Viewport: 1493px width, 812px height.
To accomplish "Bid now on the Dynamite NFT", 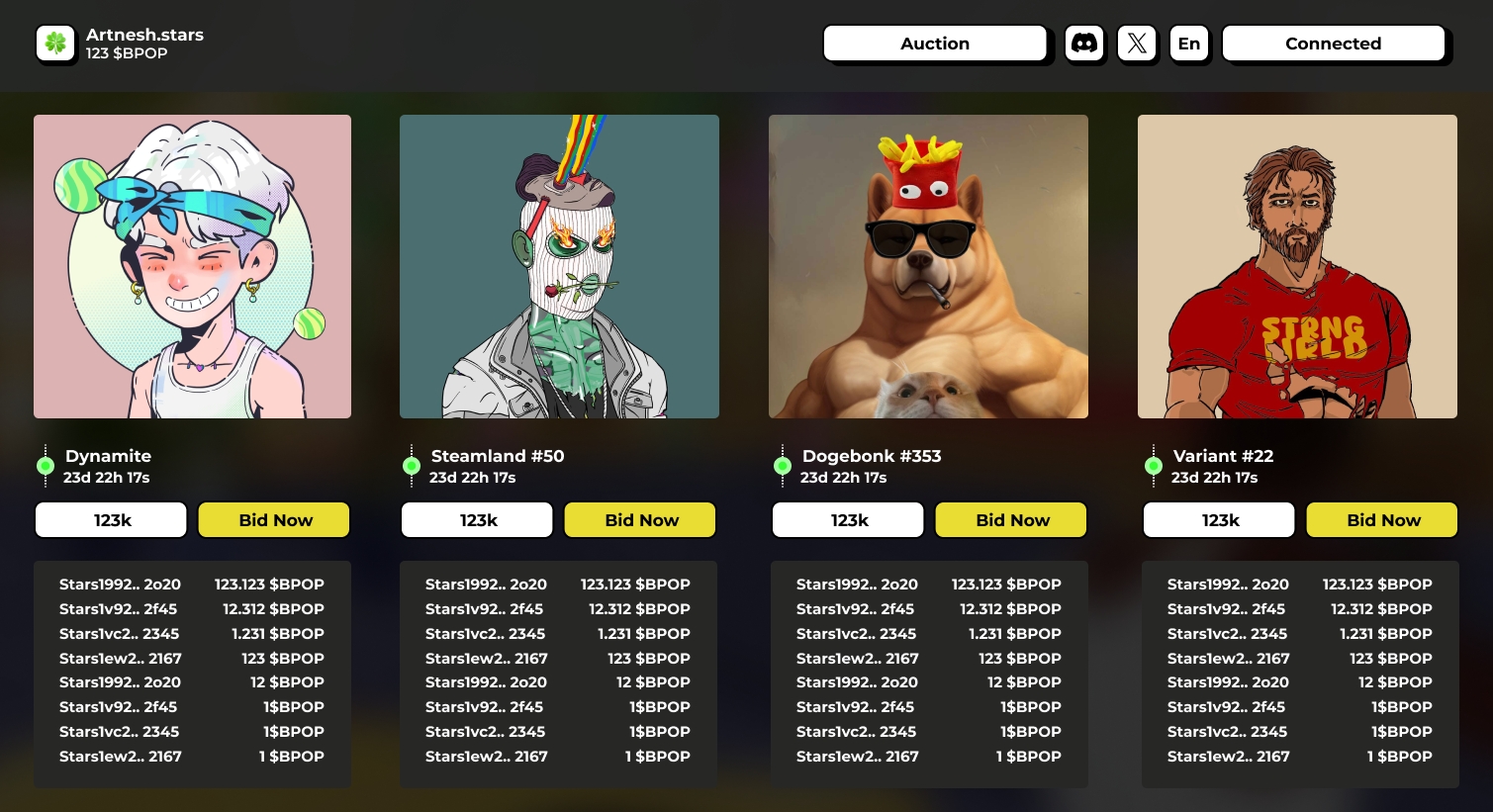I will (x=274, y=520).
